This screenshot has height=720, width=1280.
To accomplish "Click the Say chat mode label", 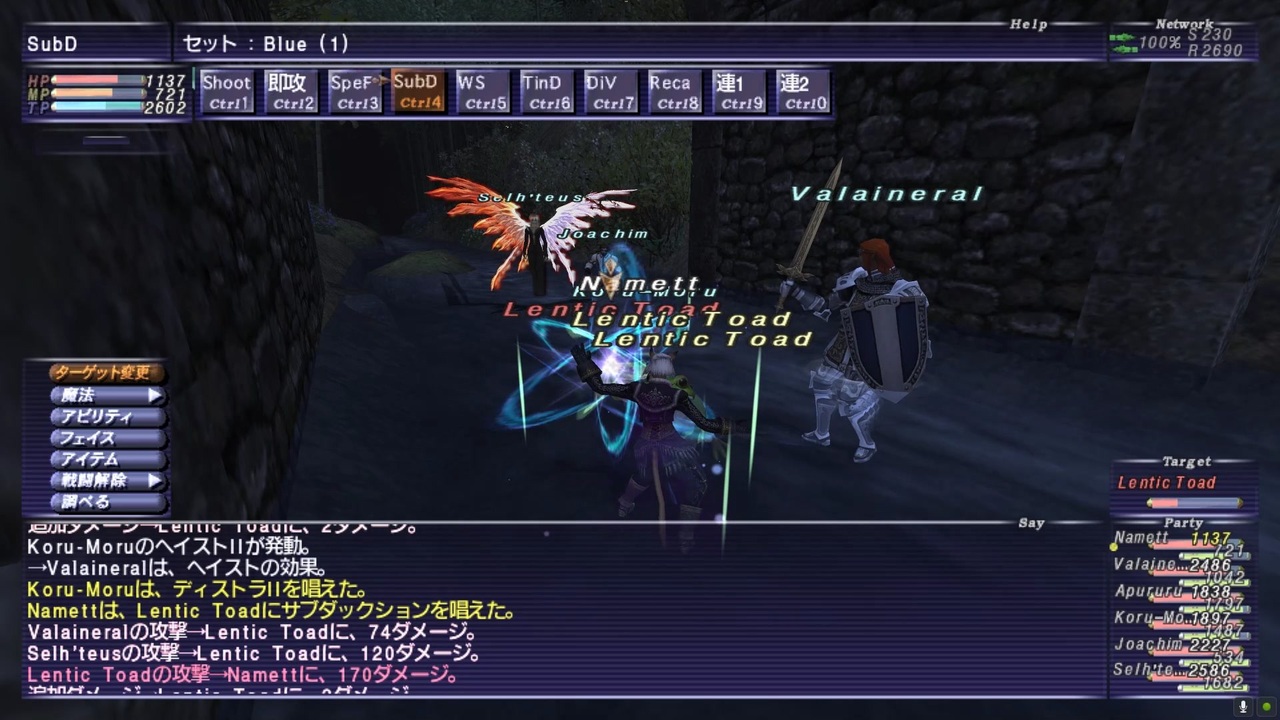I will (1031, 522).
